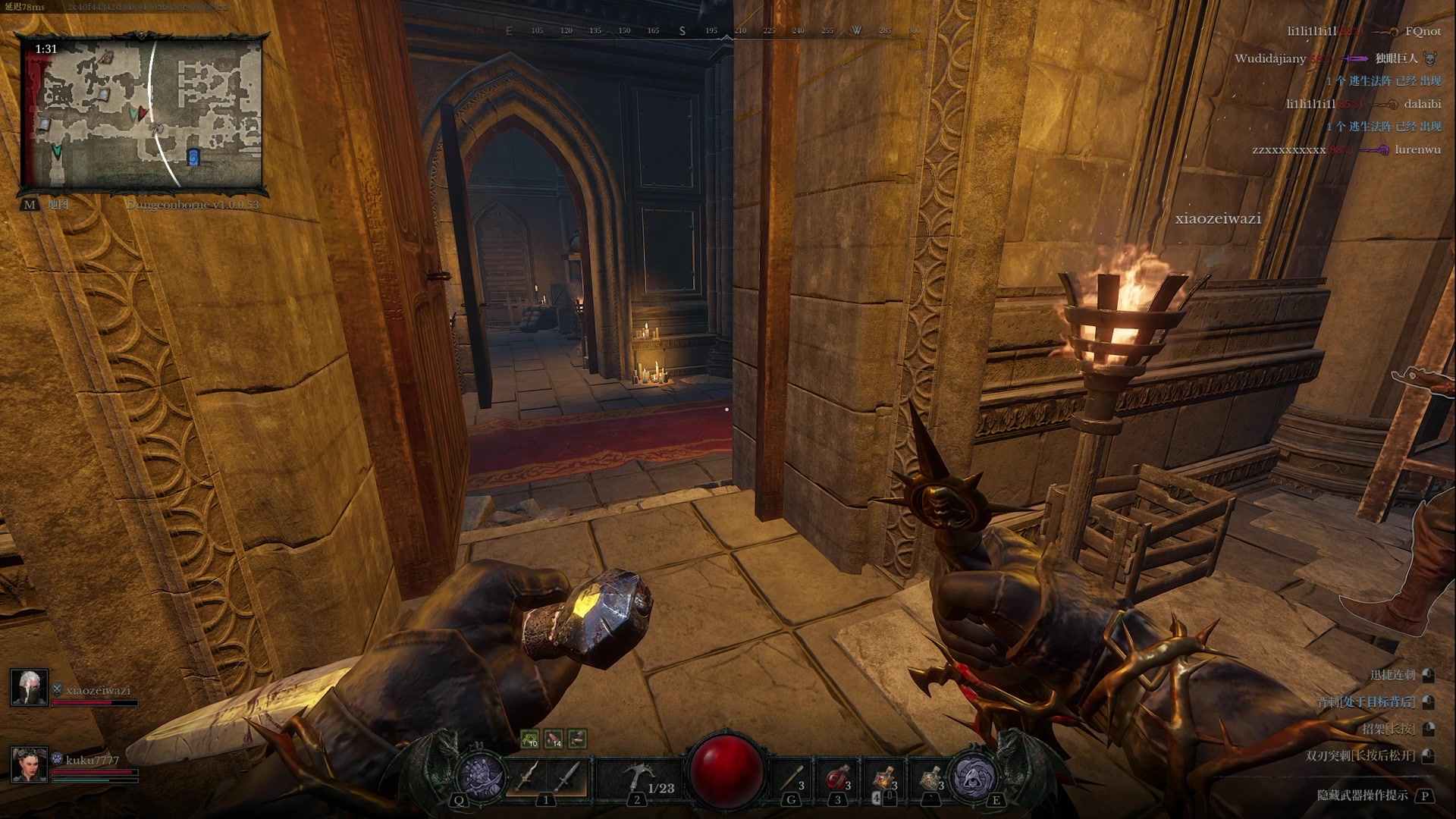The image size is (1456, 819).
Task: Click the third buff status icon
Action: coord(577,738)
